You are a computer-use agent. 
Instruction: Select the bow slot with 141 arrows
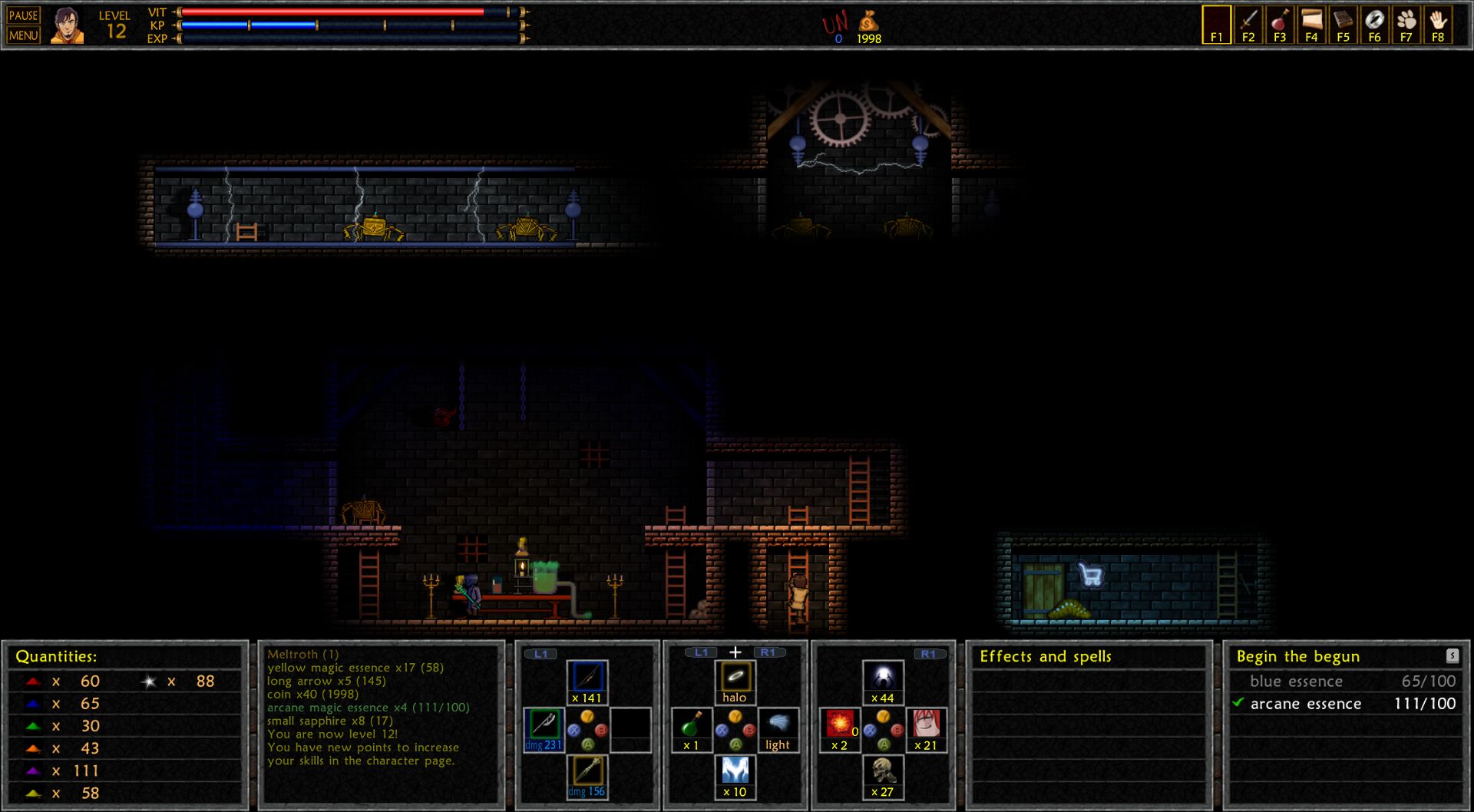(x=587, y=682)
